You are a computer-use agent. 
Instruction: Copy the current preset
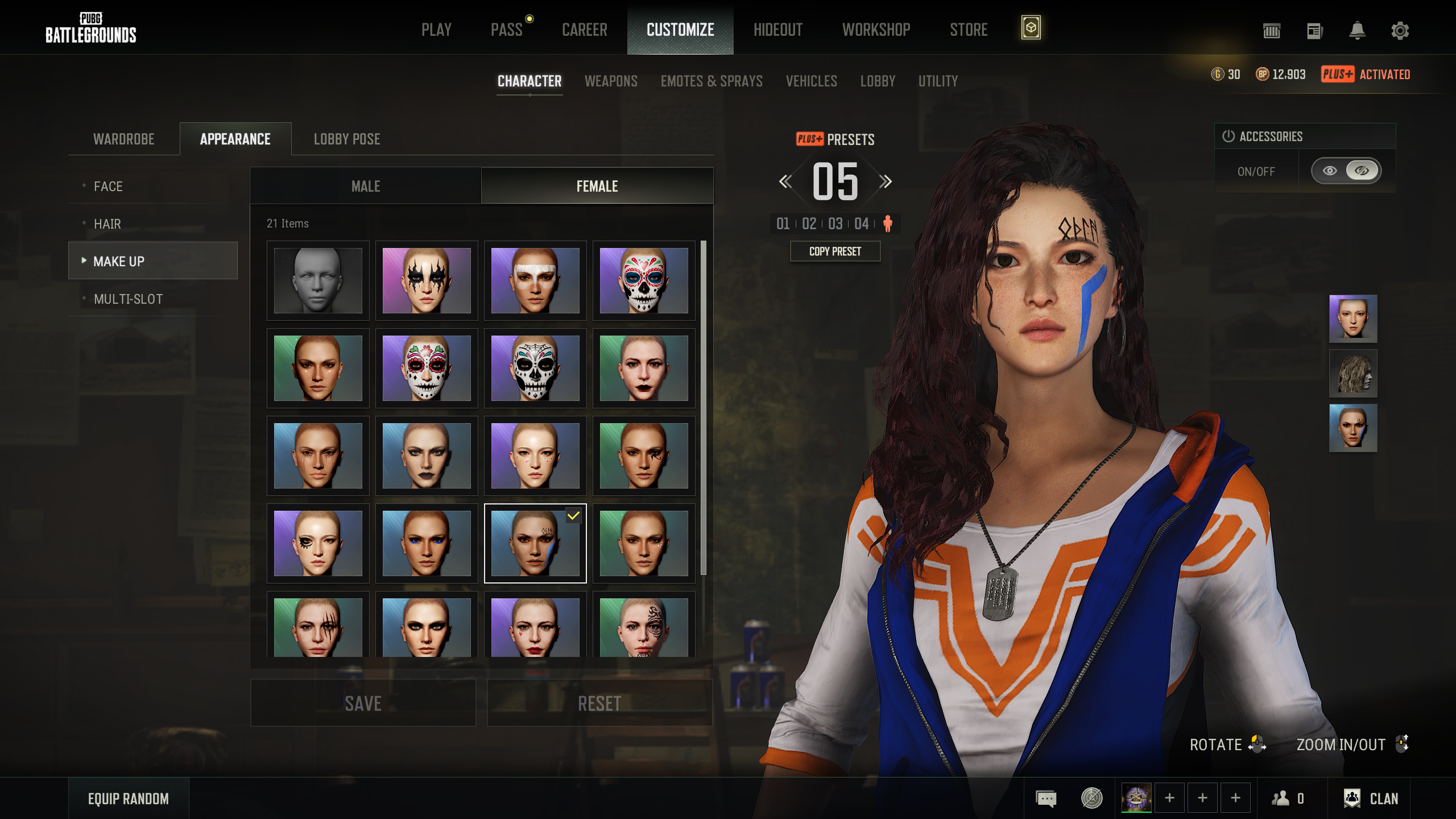[835, 251]
